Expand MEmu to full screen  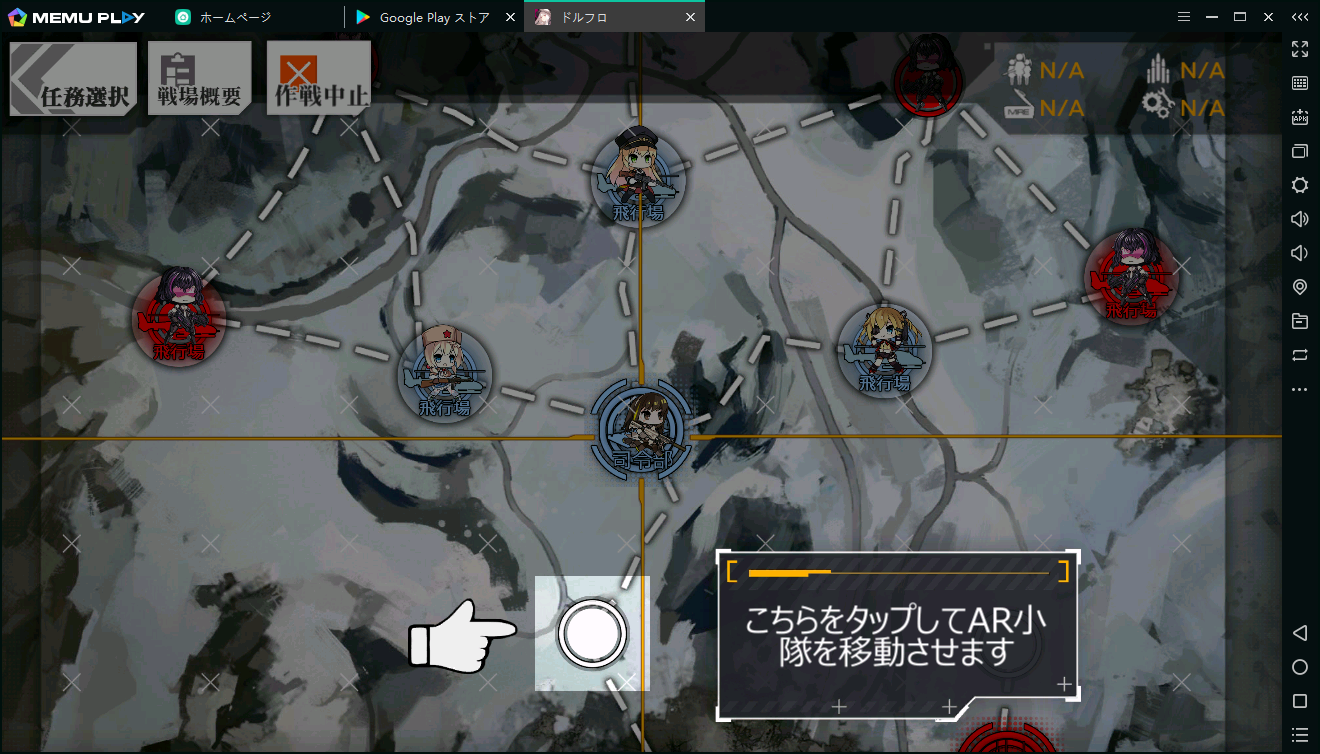(1300, 48)
